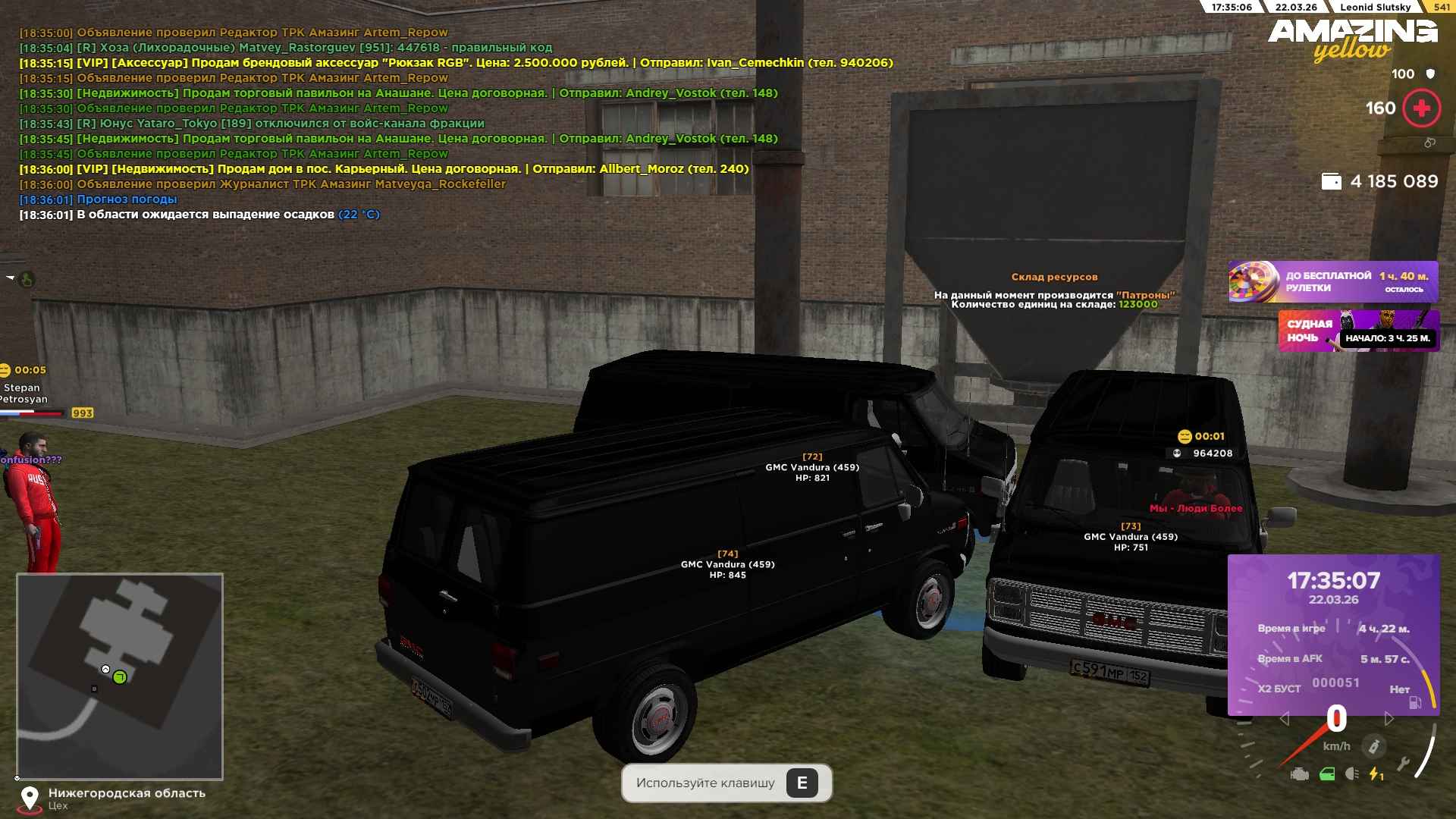This screenshot has width=1456, height=819.
Task: Toggle the engine indicator icon
Action: tap(1299, 774)
